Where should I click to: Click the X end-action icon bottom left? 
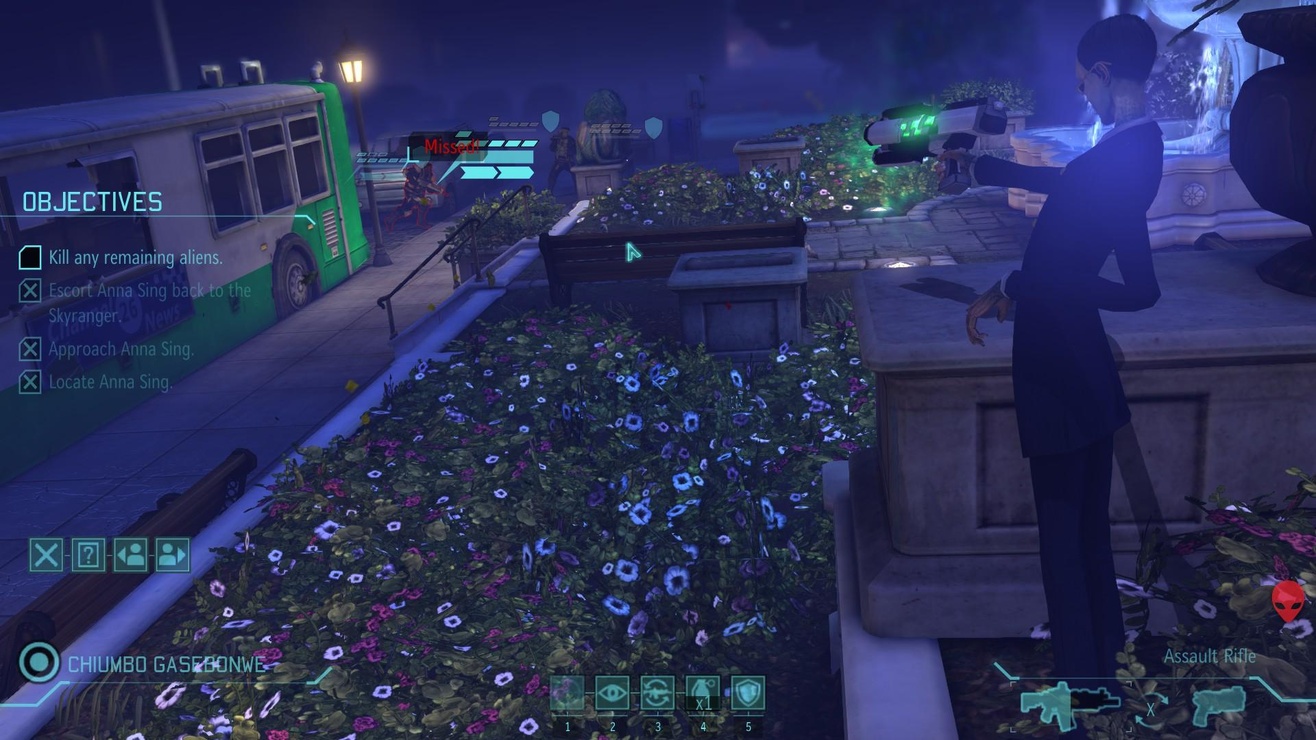[x=44, y=555]
